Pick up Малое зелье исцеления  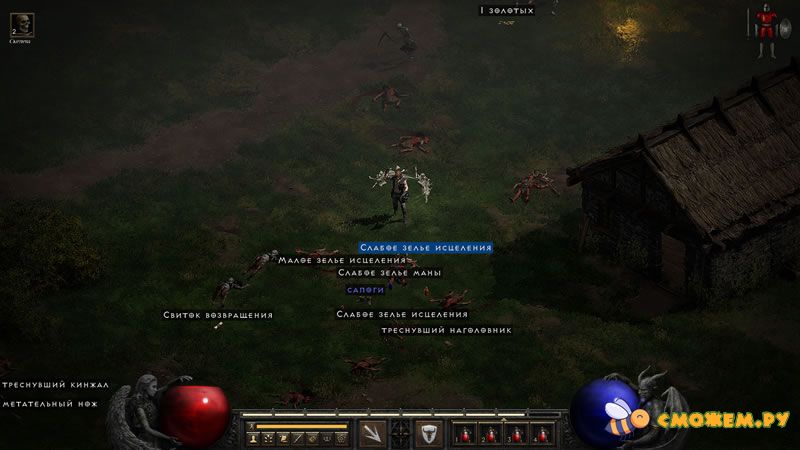(x=342, y=260)
